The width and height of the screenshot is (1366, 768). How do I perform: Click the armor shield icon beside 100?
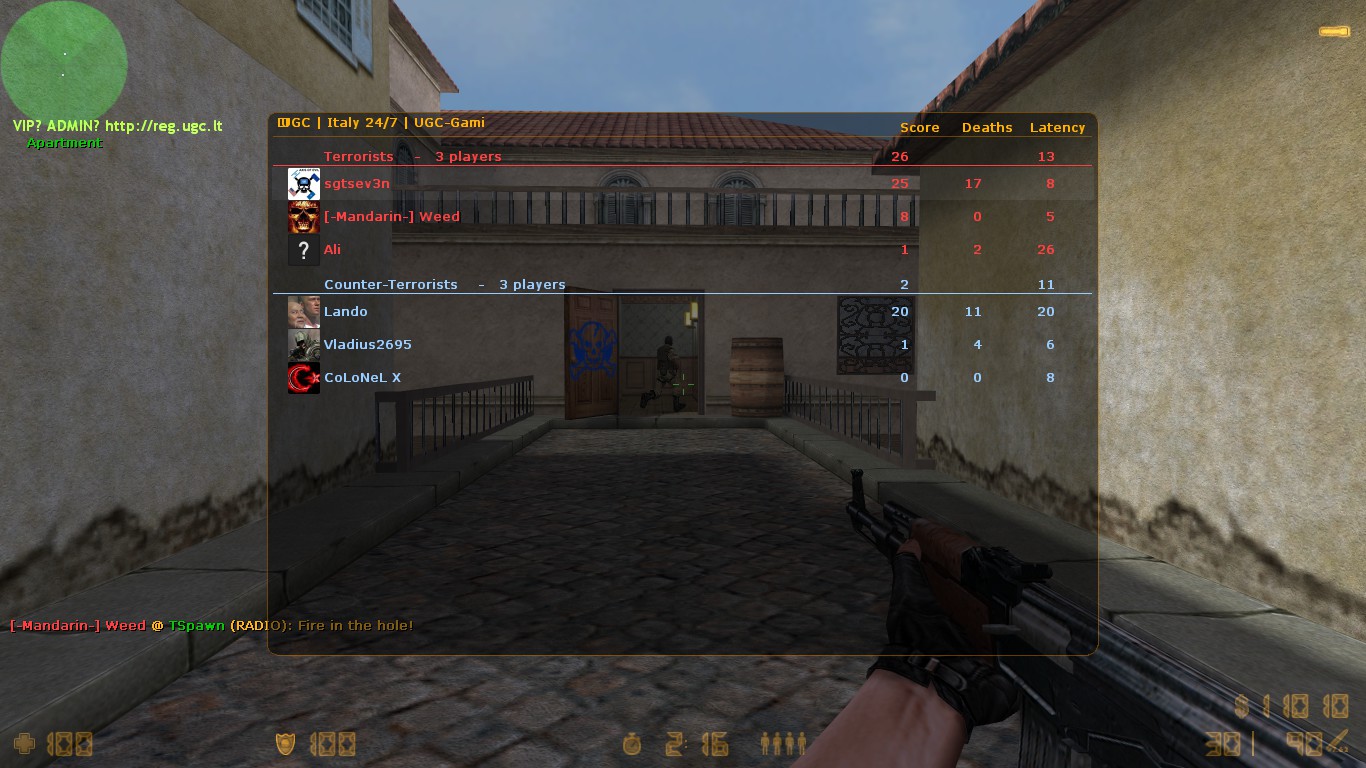tap(284, 744)
